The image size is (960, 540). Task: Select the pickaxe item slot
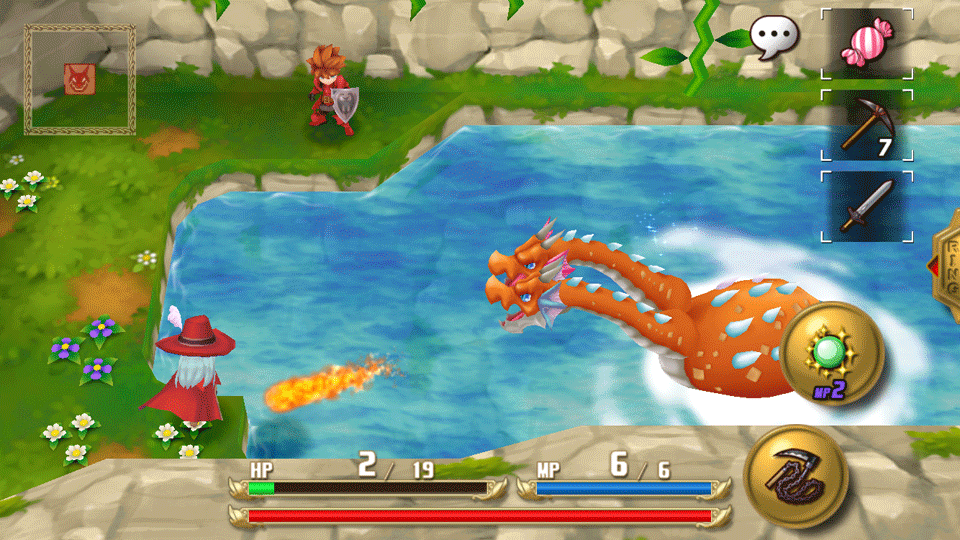pyautogui.click(x=866, y=126)
